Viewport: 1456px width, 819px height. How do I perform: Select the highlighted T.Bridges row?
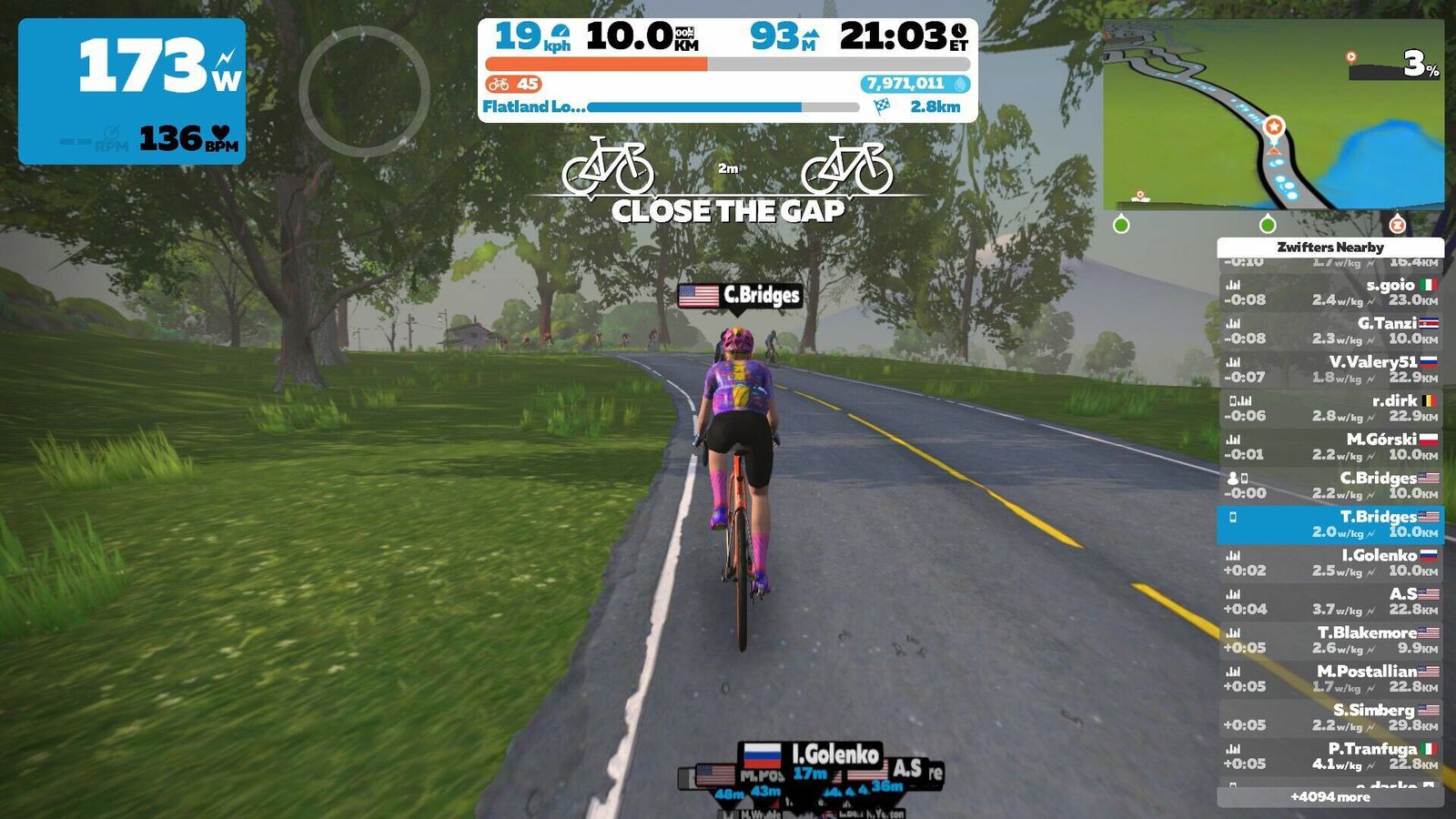(x=1330, y=524)
